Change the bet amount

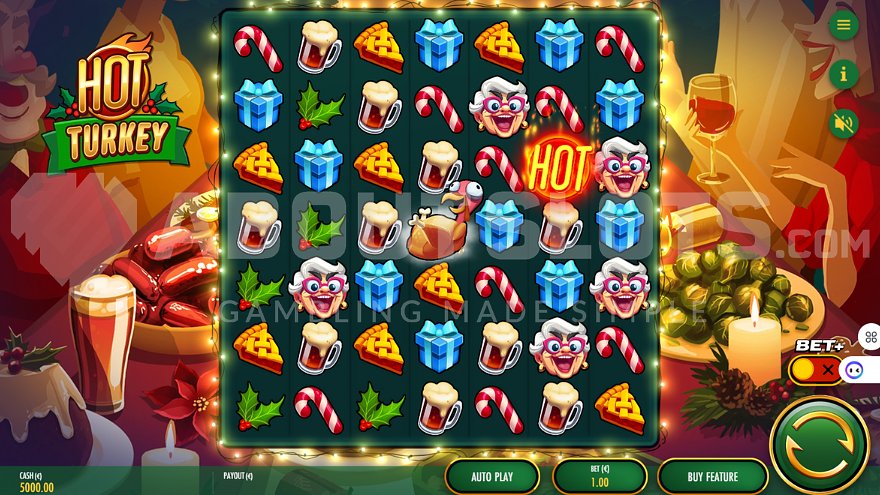coord(599,476)
